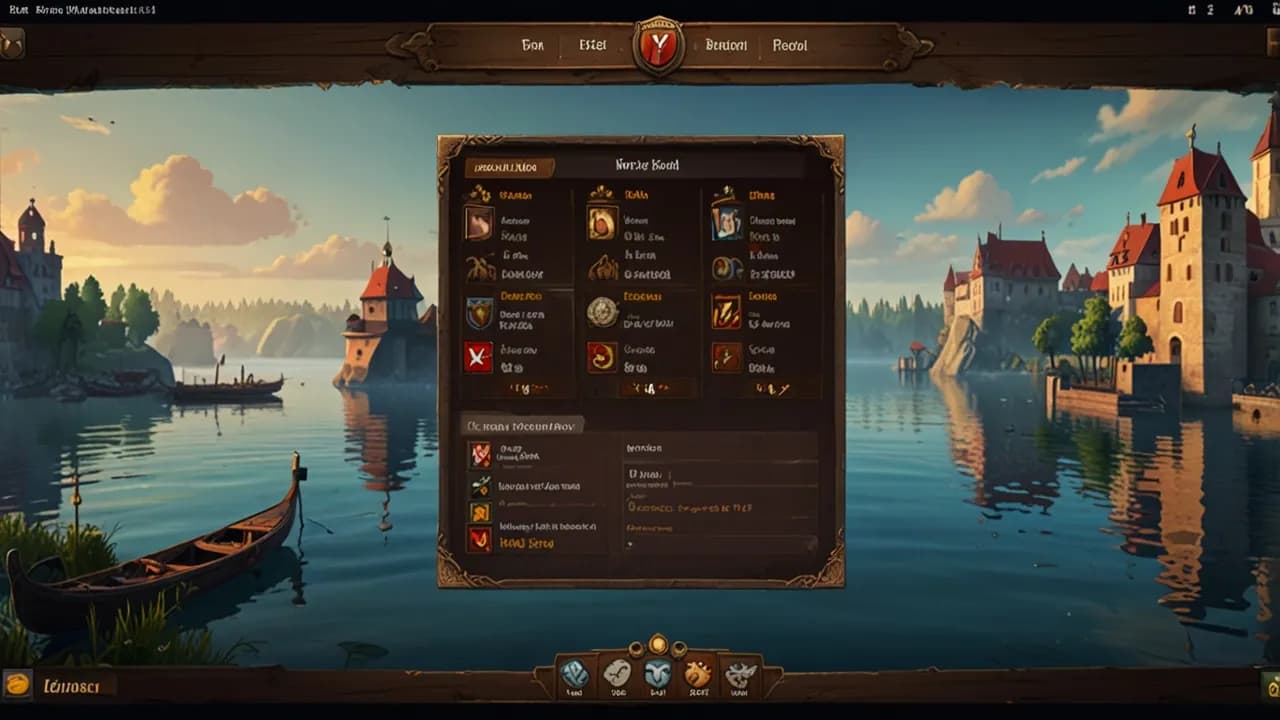Click the orange claw-slash icon in the panel
Image resolution: width=1280 pixels, height=720 pixels.
(x=726, y=312)
